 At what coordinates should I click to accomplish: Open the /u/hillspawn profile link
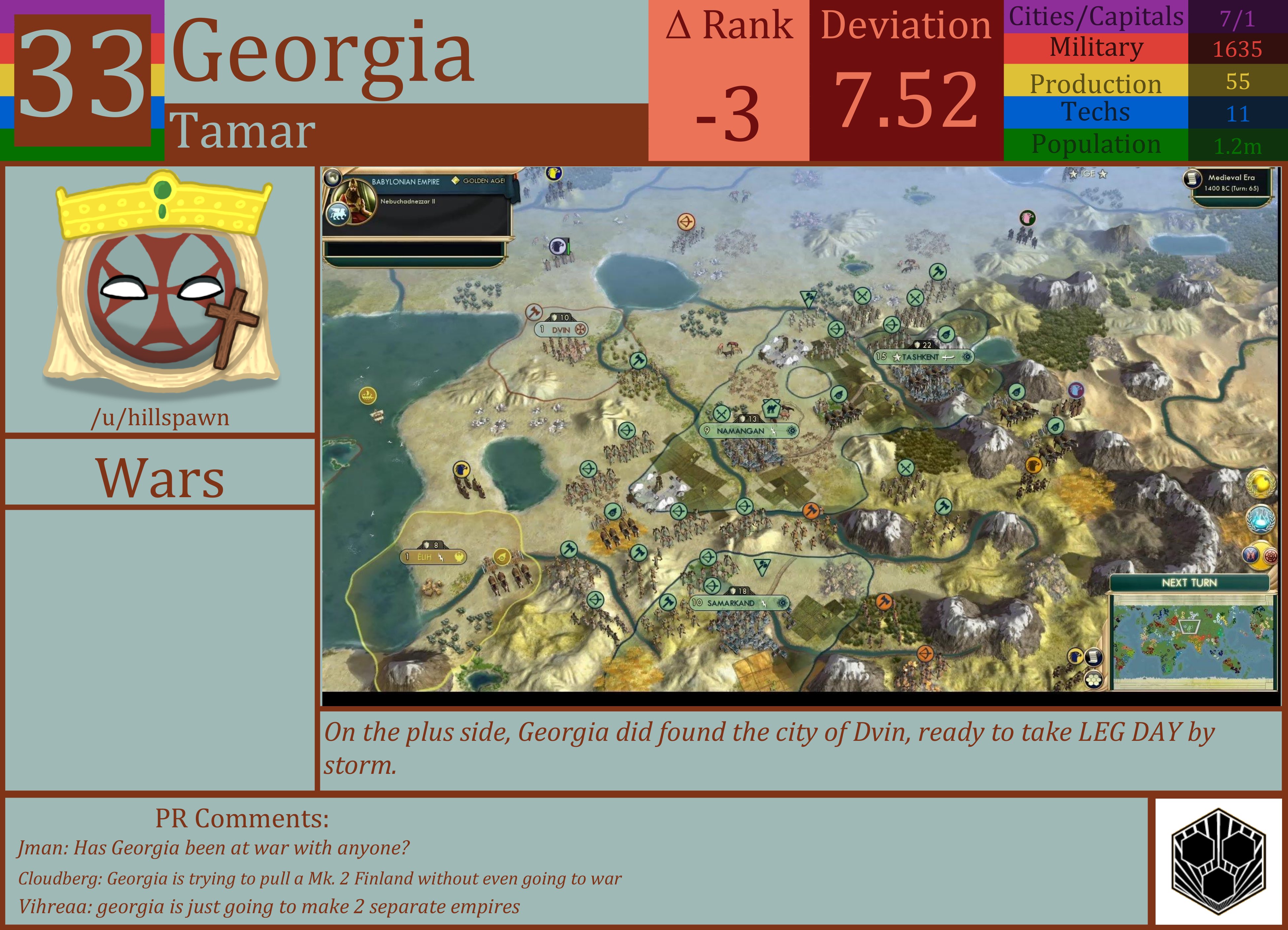(161, 417)
